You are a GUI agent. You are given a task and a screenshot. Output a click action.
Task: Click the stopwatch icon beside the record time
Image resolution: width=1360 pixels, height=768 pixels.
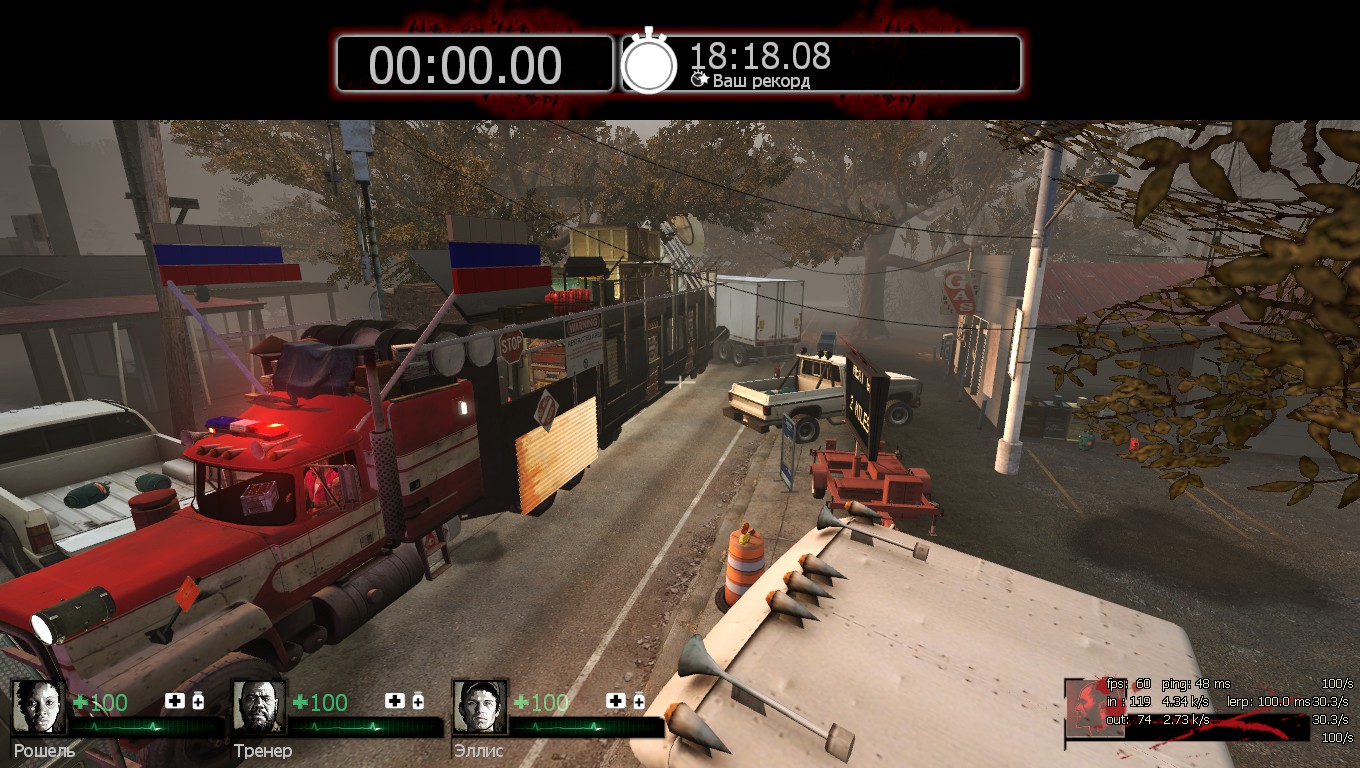[x=650, y=63]
